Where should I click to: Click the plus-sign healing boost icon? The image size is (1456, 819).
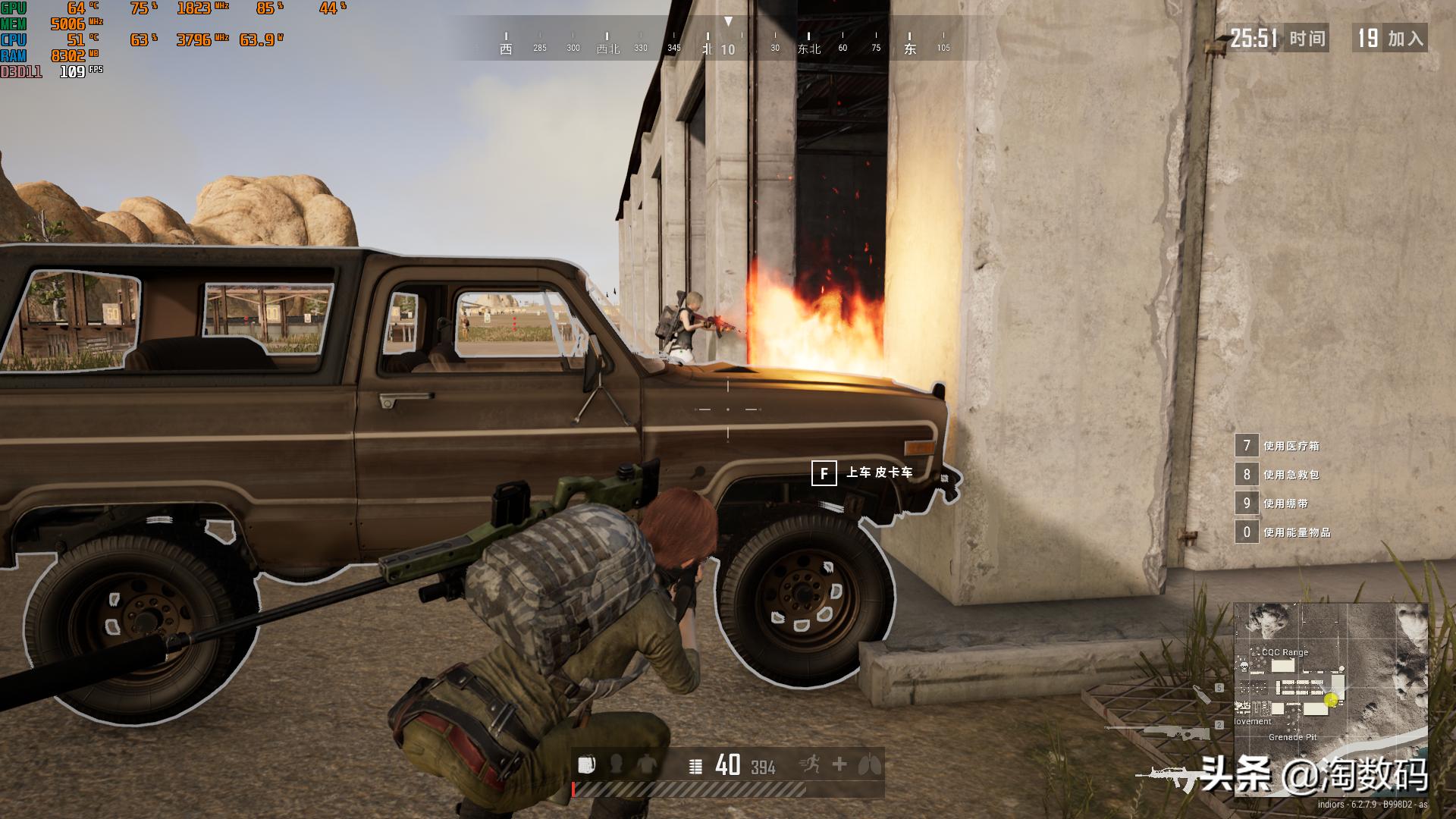pos(839,764)
